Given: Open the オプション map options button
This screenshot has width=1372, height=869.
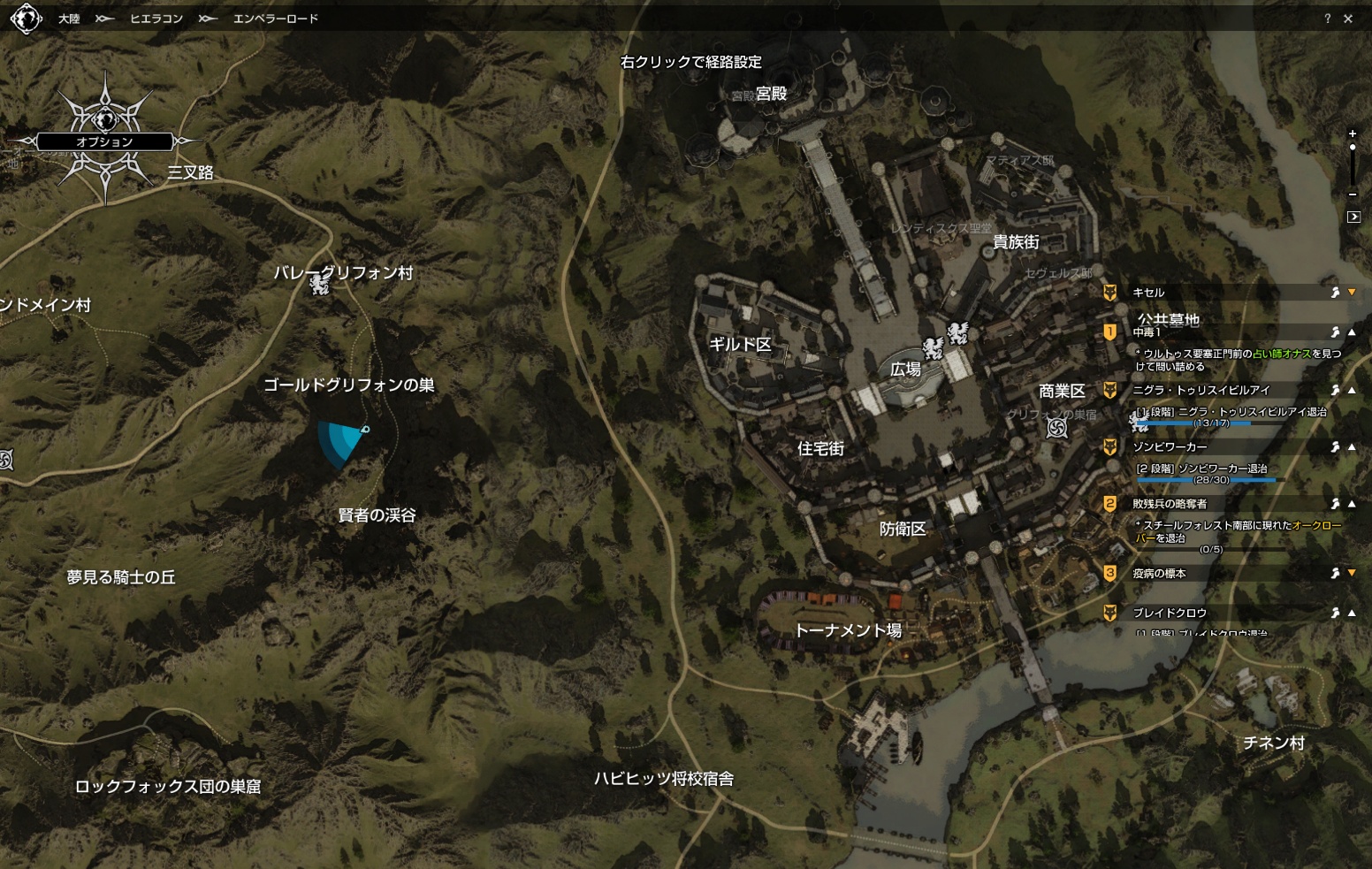Looking at the screenshot, I should 104,141.
